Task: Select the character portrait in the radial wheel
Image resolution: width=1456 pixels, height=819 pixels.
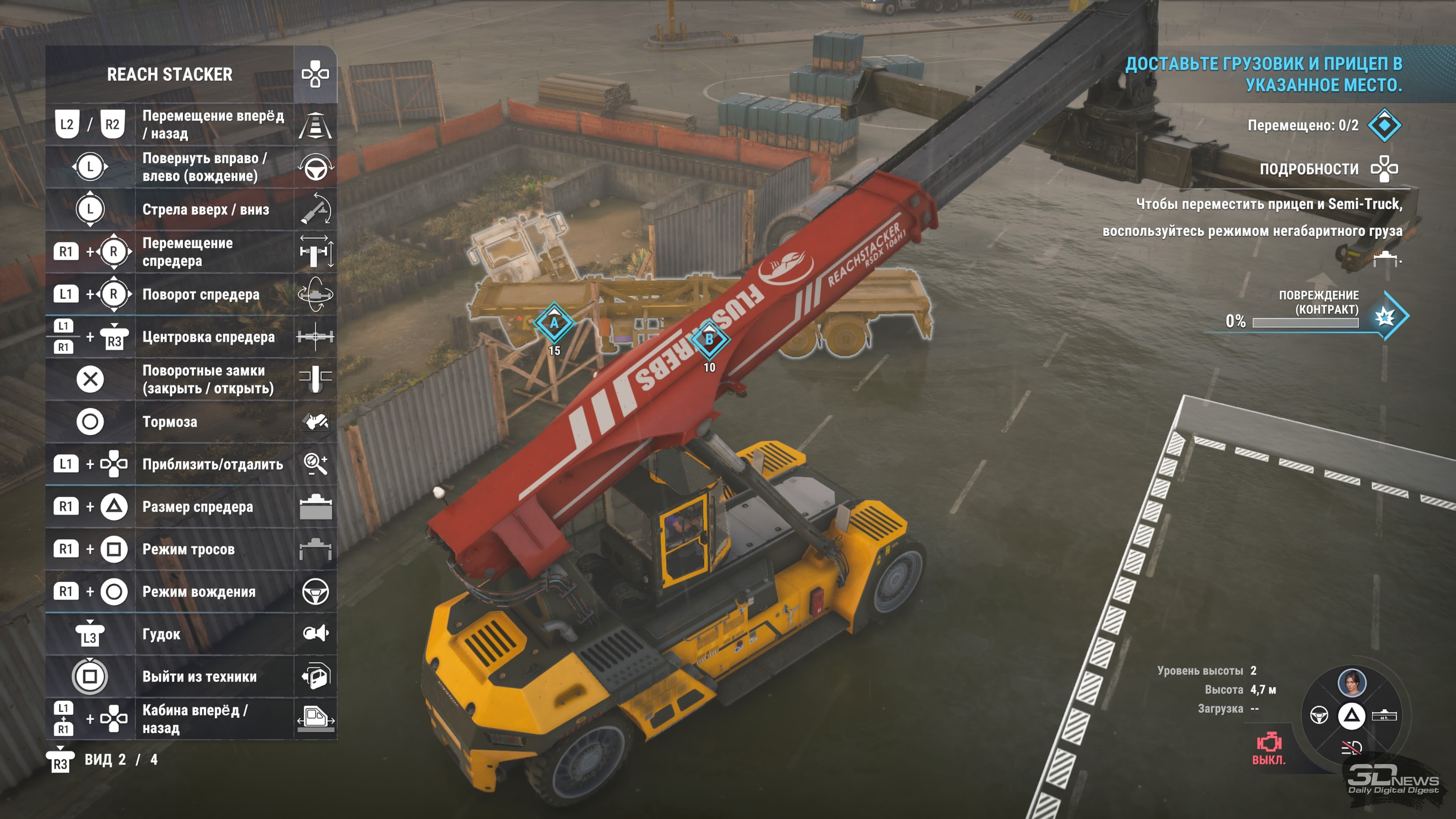Action: click(x=1351, y=682)
